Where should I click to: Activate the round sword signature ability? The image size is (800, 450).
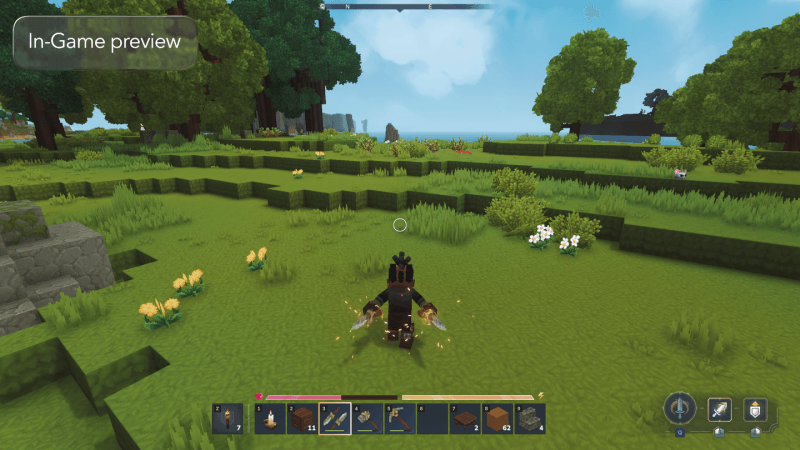pos(681,408)
